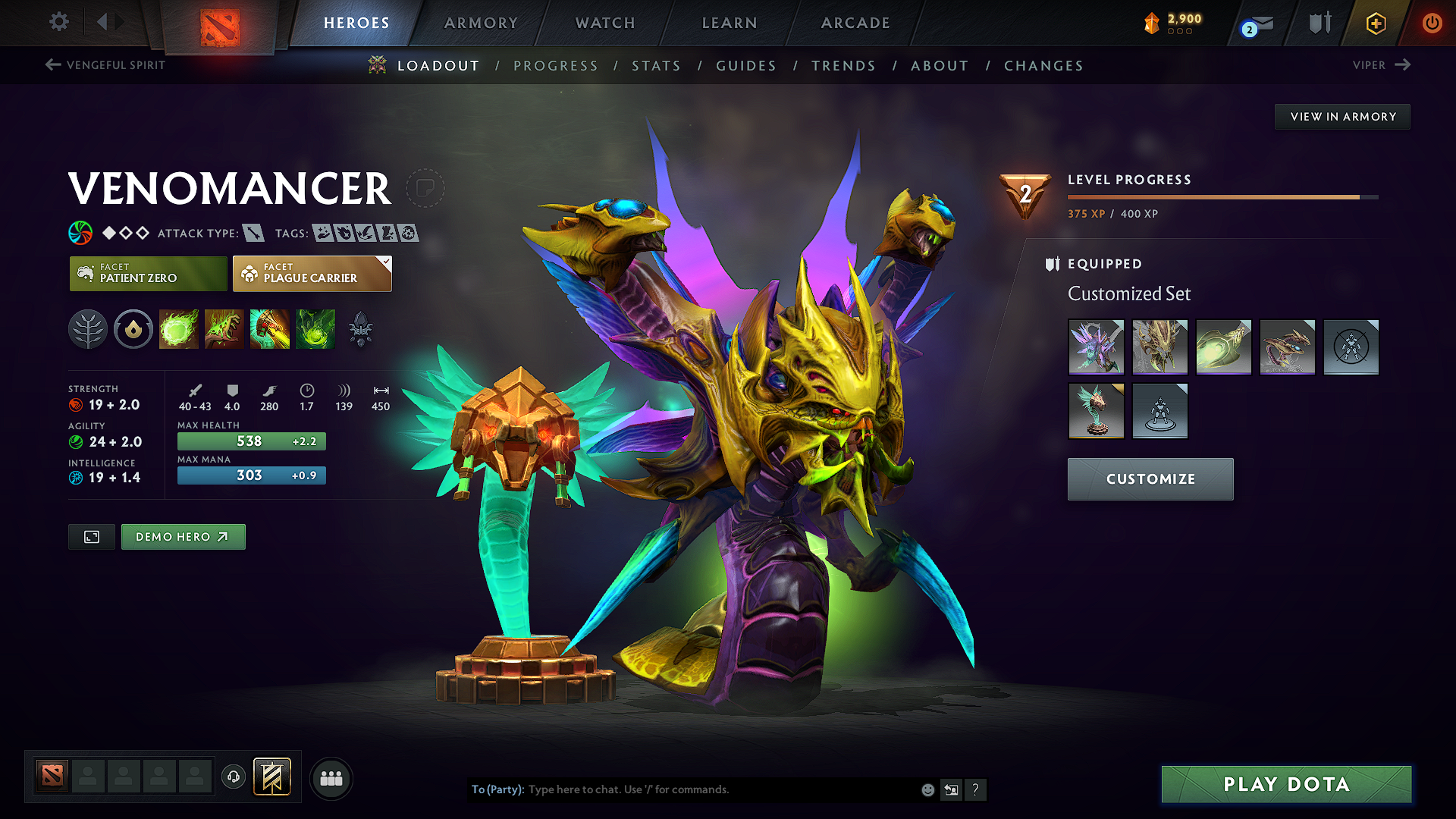The image size is (1456, 819).
Task: Toggle the Plague Carrier facet selection
Action: pyautogui.click(x=311, y=274)
